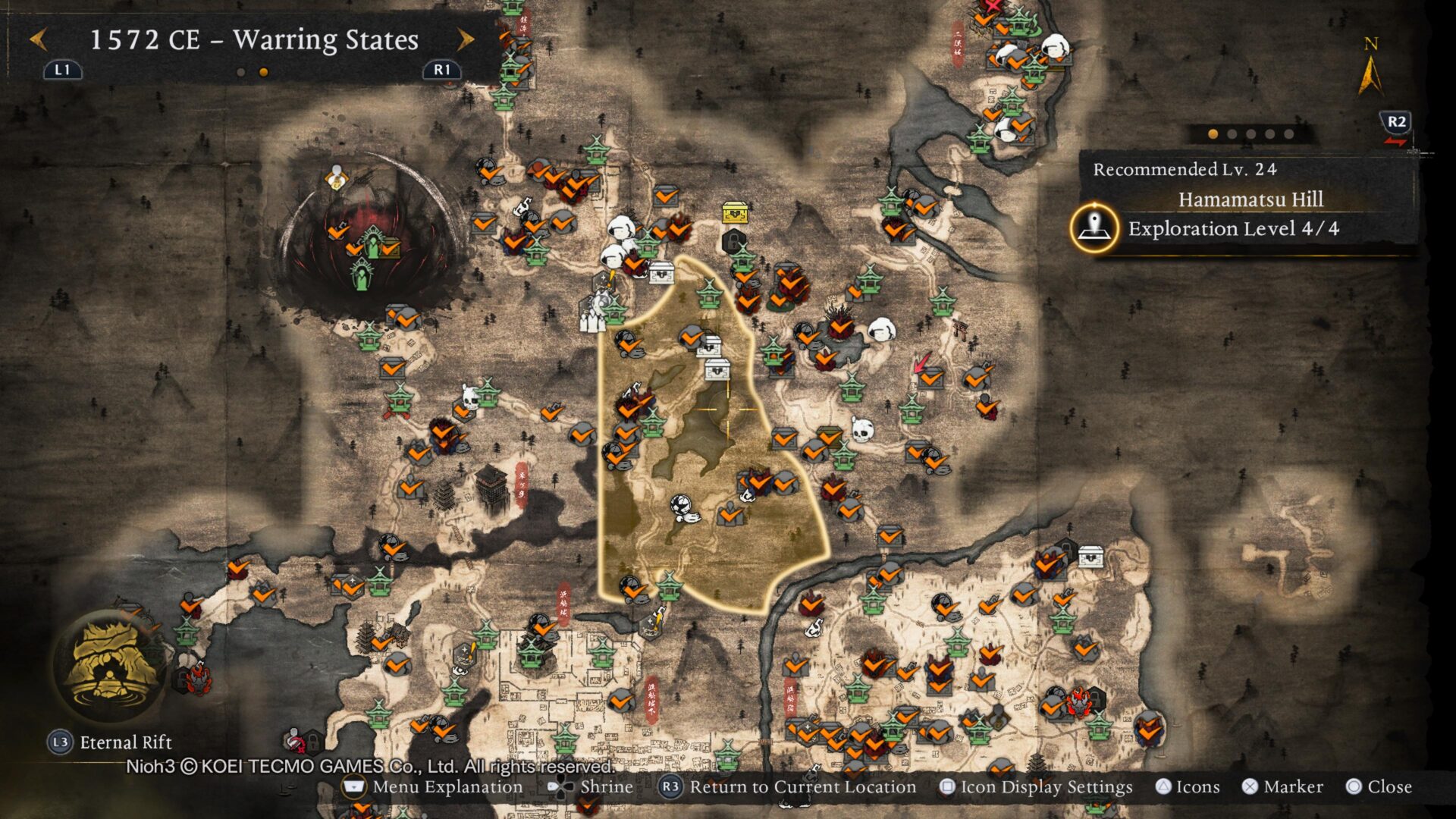The width and height of the screenshot is (1456, 819).
Task: Open Icon Display Settings
Action: click(1036, 787)
